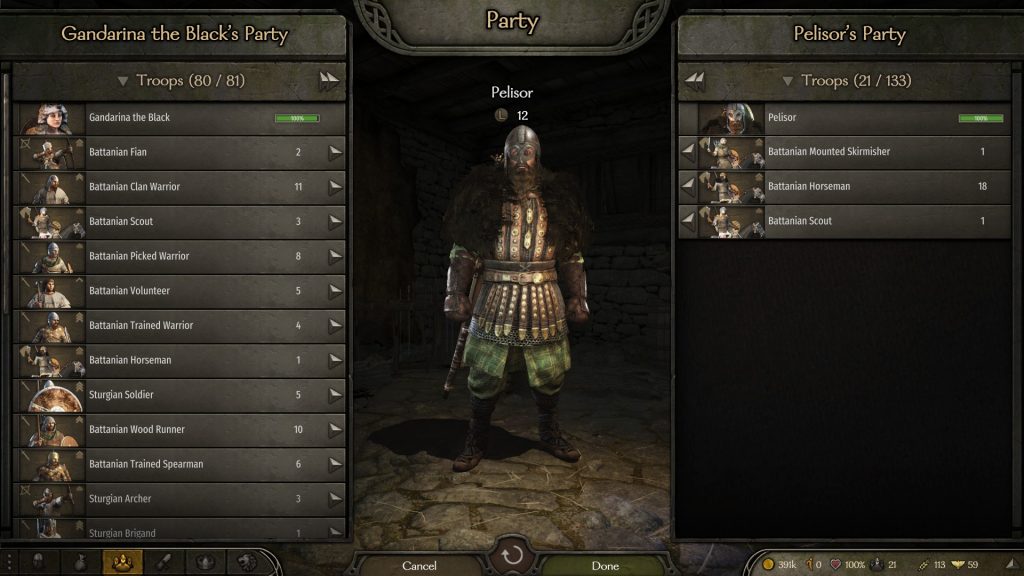Transfer a Battanian Volunteer with its arrow
The image size is (1024, 576).
point(335,291)
